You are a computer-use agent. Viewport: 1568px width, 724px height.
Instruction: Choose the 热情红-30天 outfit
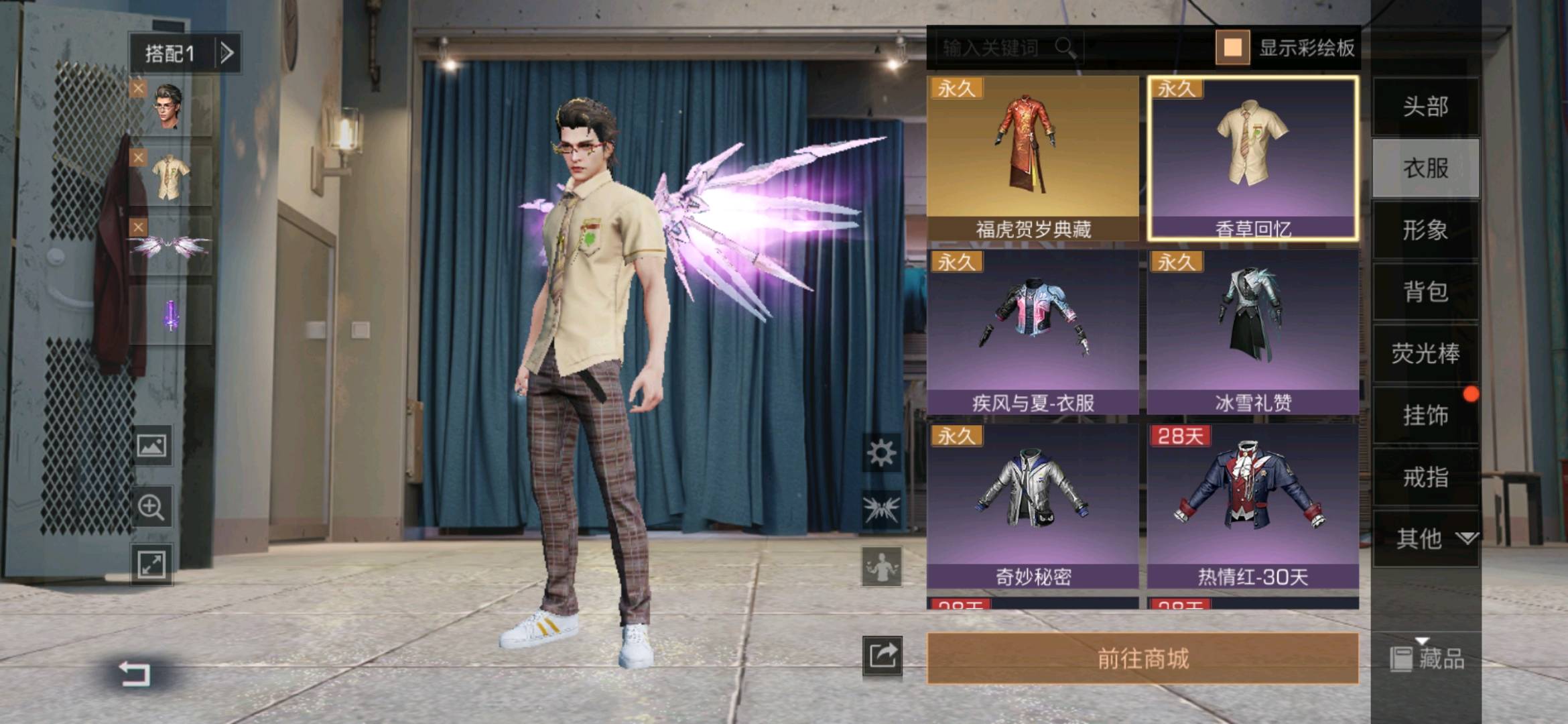(1253, 506)
